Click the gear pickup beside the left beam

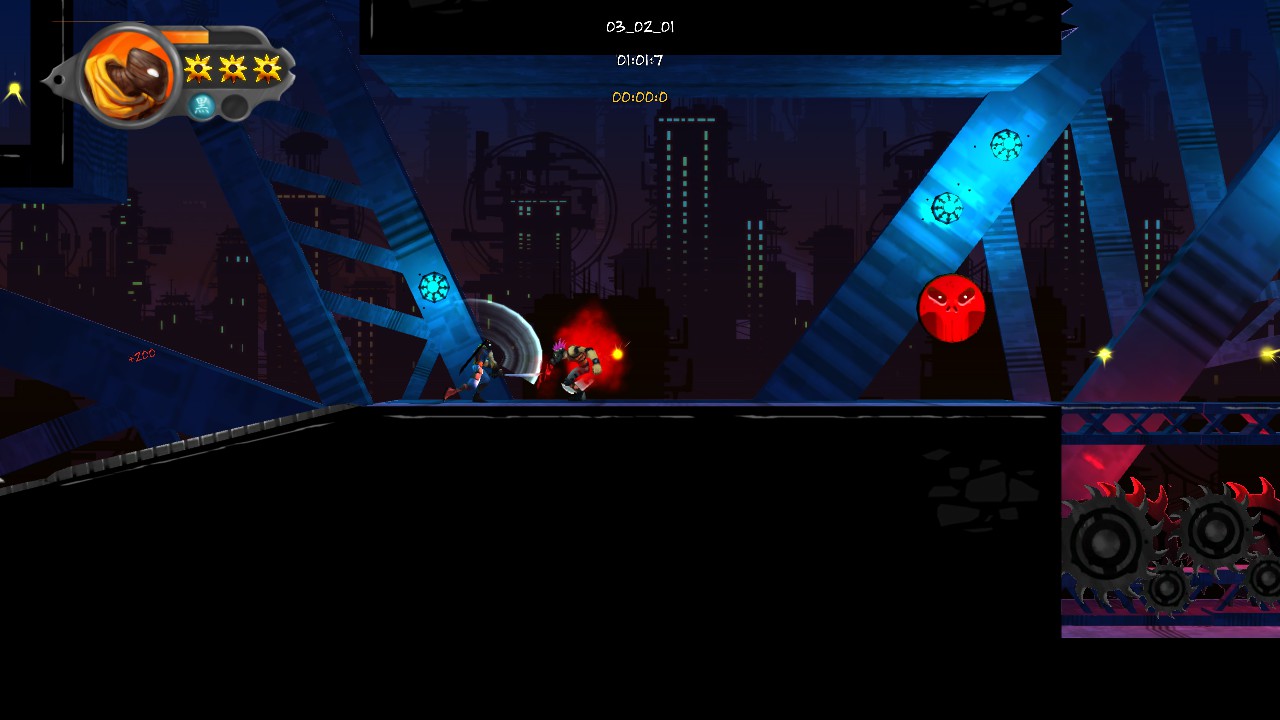[433, 285]
